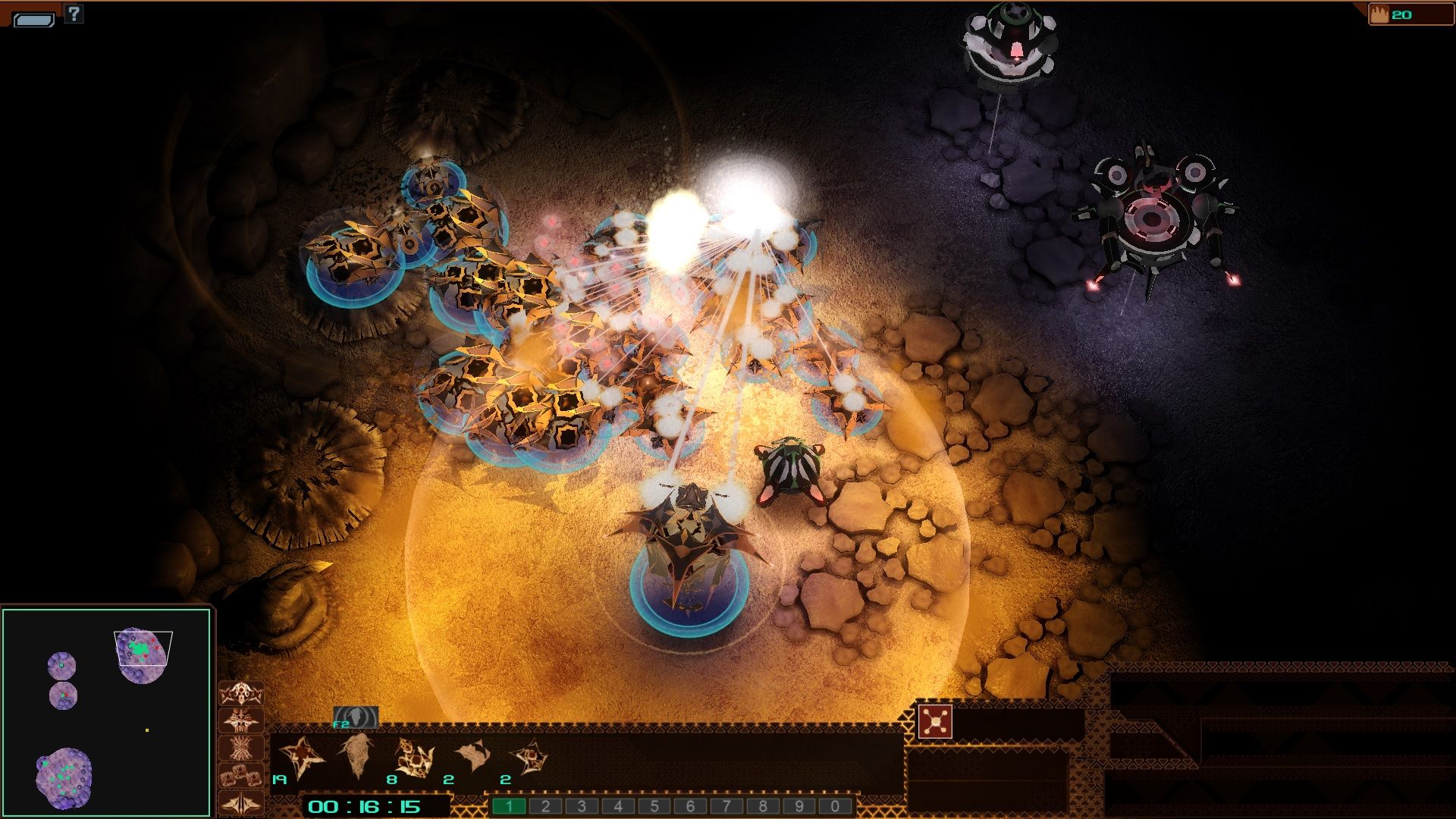Select control group 1
Image resolution: width=1456 pixels, height=819 pixels.
(x=509, y=806)
